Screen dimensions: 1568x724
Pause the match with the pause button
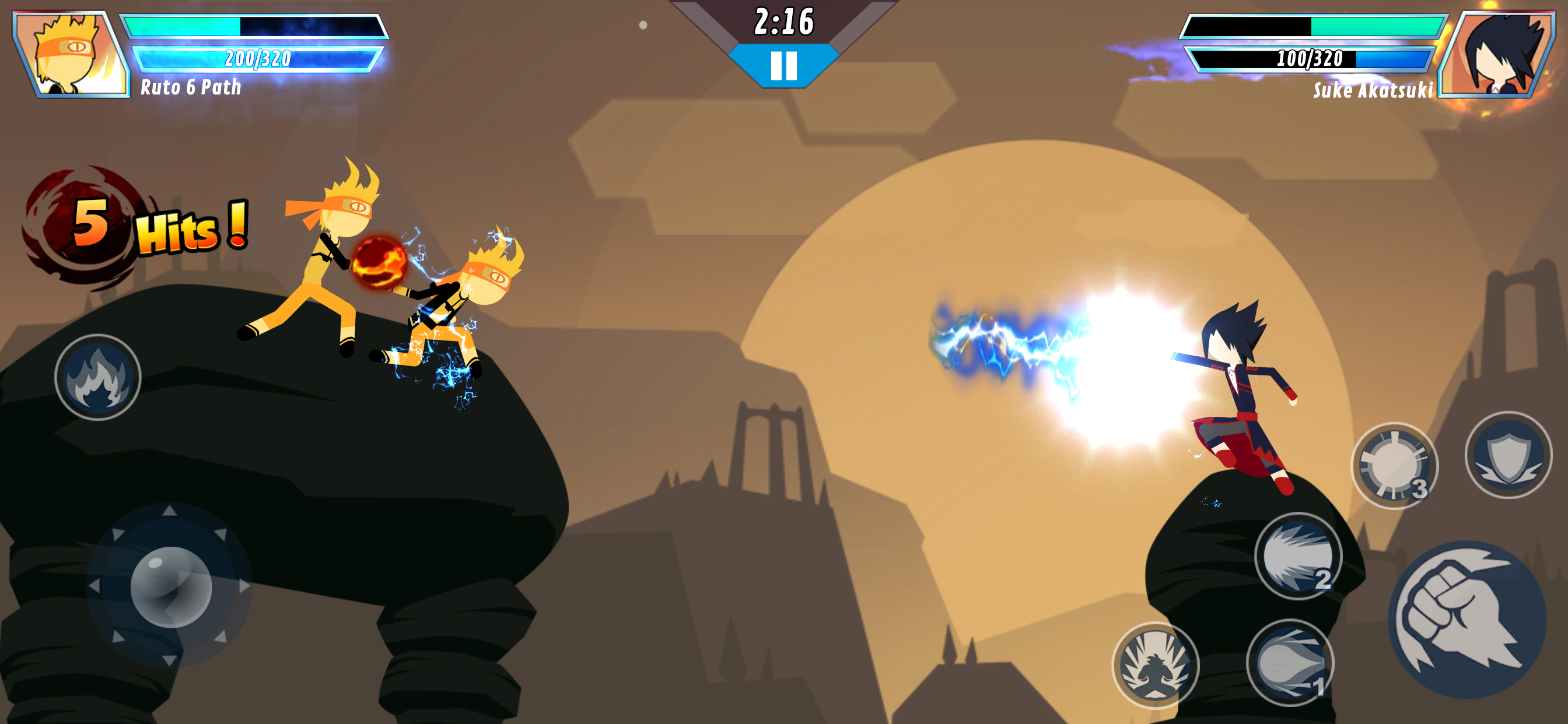(783, 65)
